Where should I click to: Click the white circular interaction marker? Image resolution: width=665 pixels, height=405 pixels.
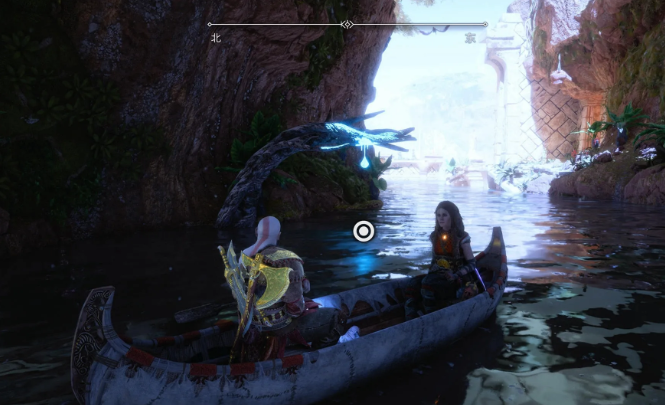coord(363,232)
